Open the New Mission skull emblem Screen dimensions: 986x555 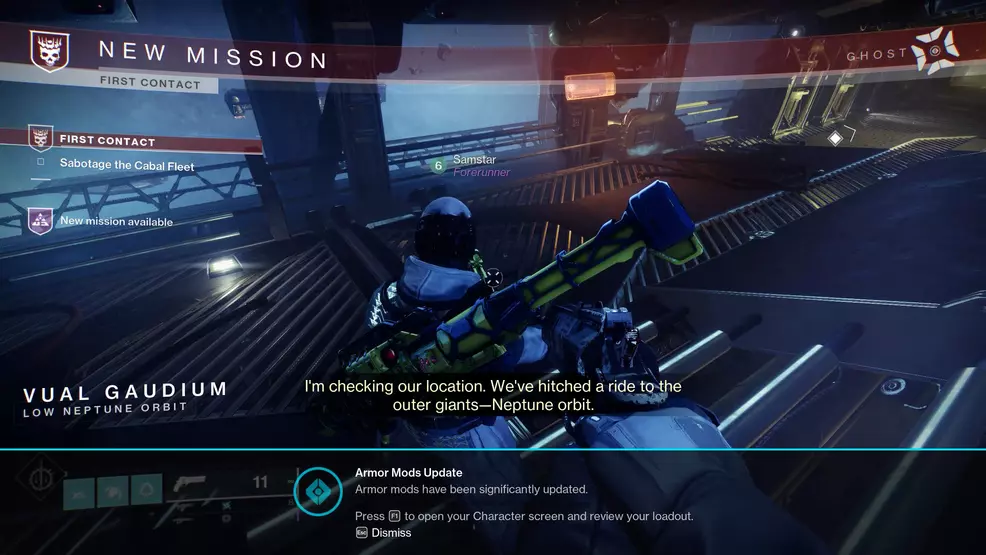click(47, 50)
